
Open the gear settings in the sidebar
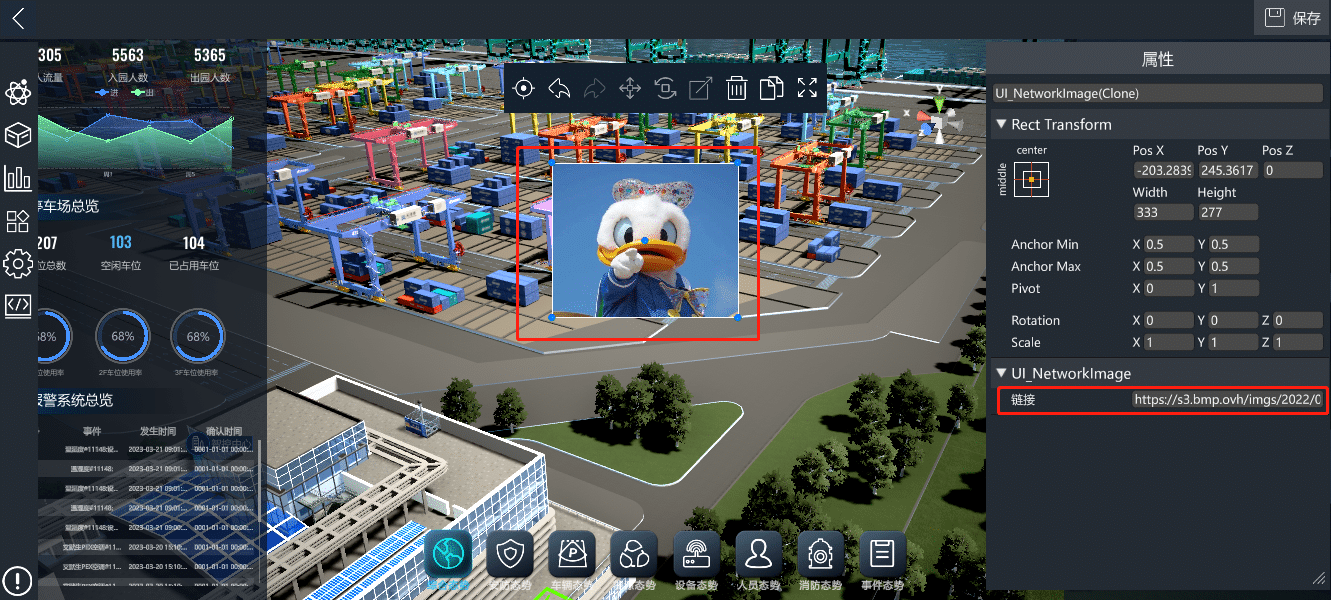18,264
